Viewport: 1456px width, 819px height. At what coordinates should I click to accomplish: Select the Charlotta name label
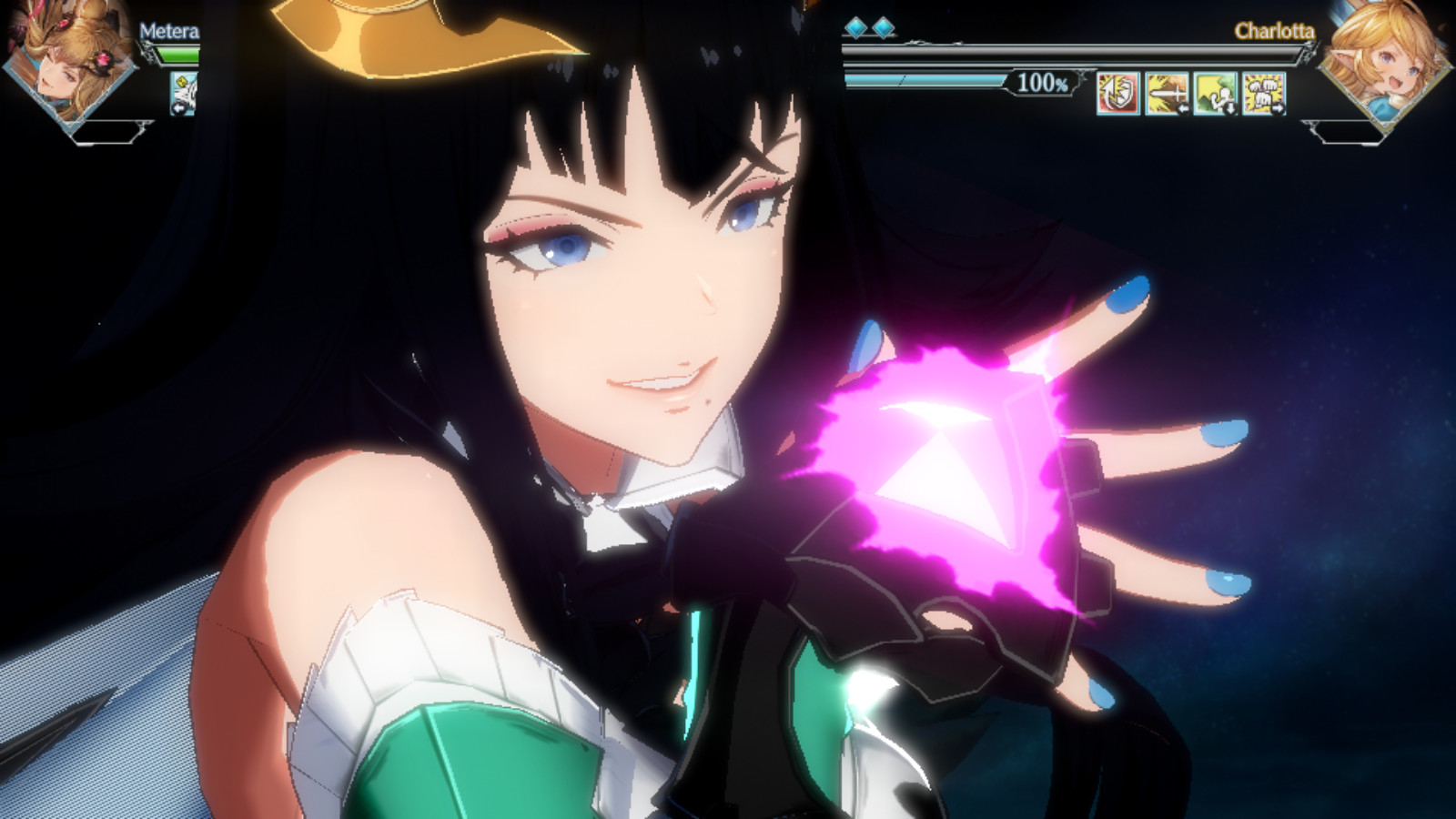(1274, 32)
